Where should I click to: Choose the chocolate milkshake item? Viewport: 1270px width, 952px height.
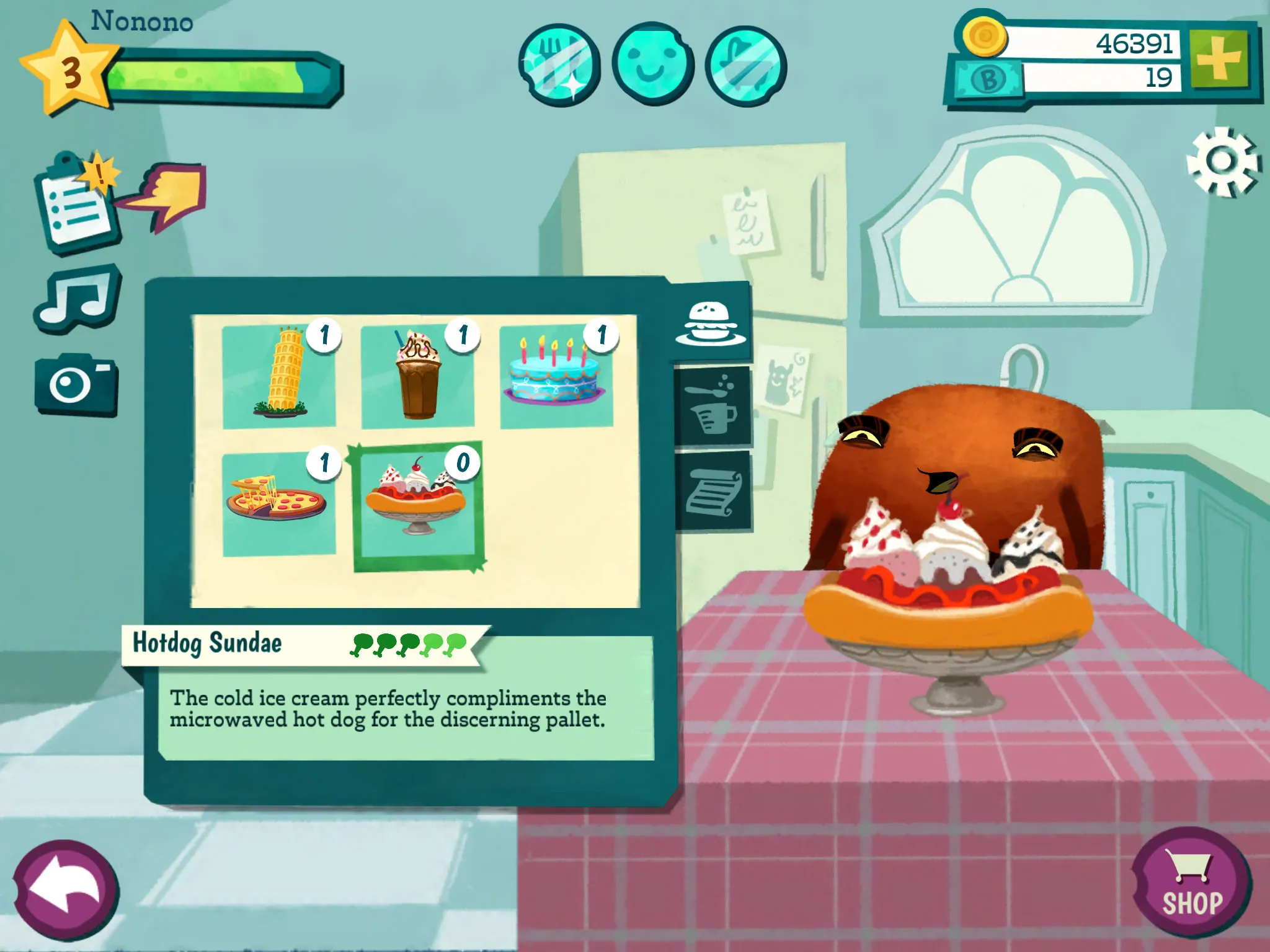pyautogui.click(x=418, y=376)
